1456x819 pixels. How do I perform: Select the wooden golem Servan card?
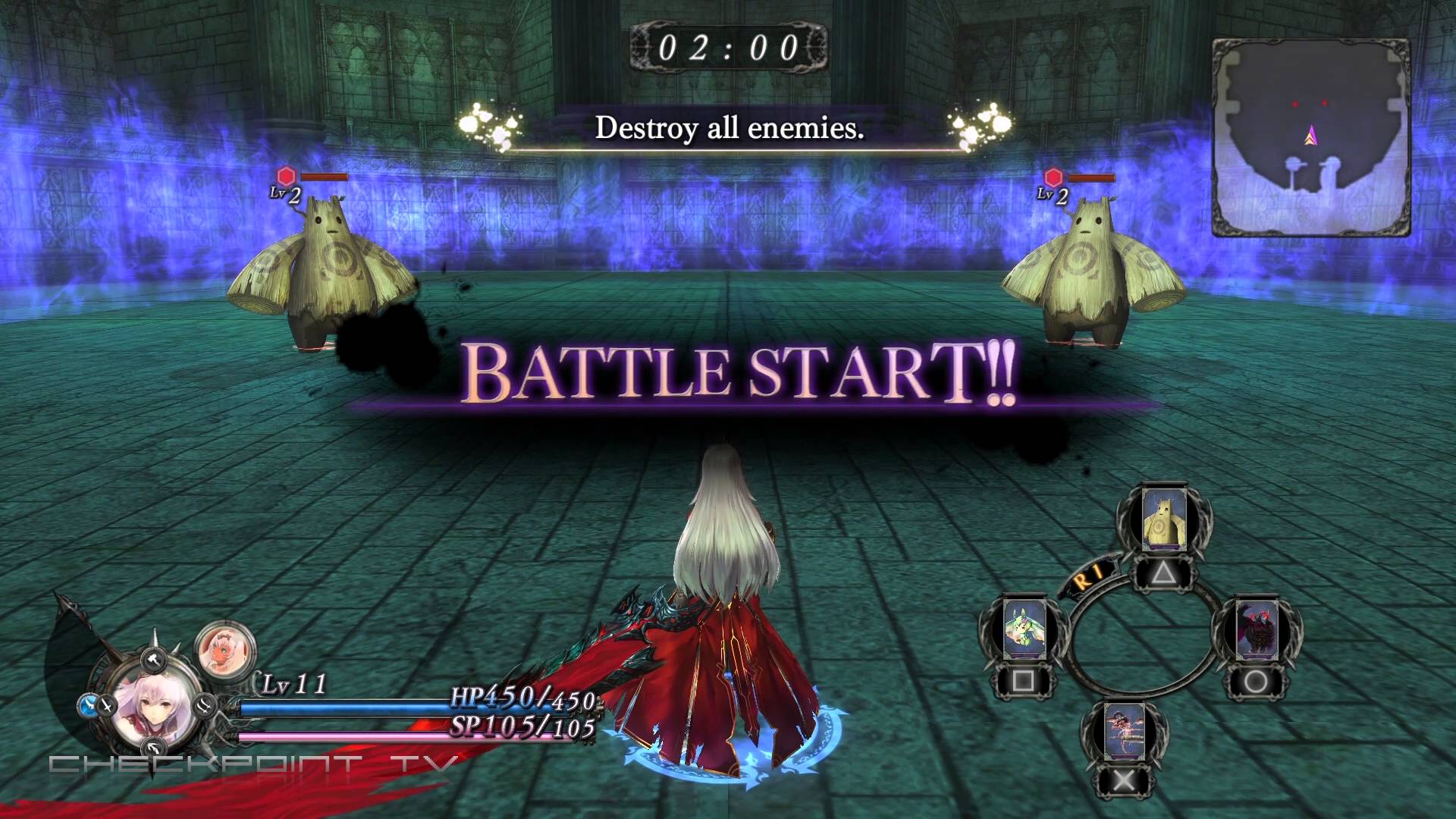coord(1163,522)
